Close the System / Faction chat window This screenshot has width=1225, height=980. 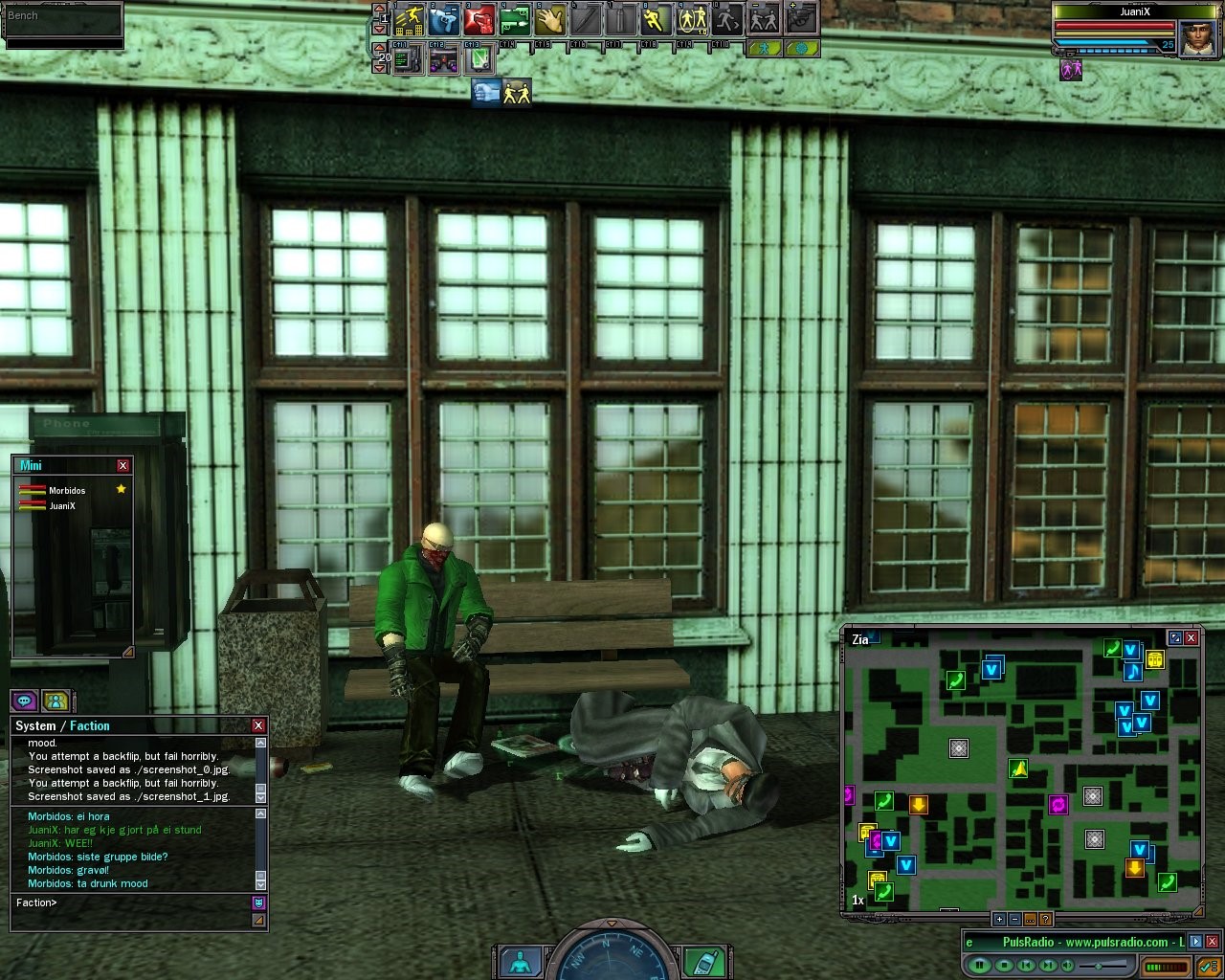coord(257,725)
